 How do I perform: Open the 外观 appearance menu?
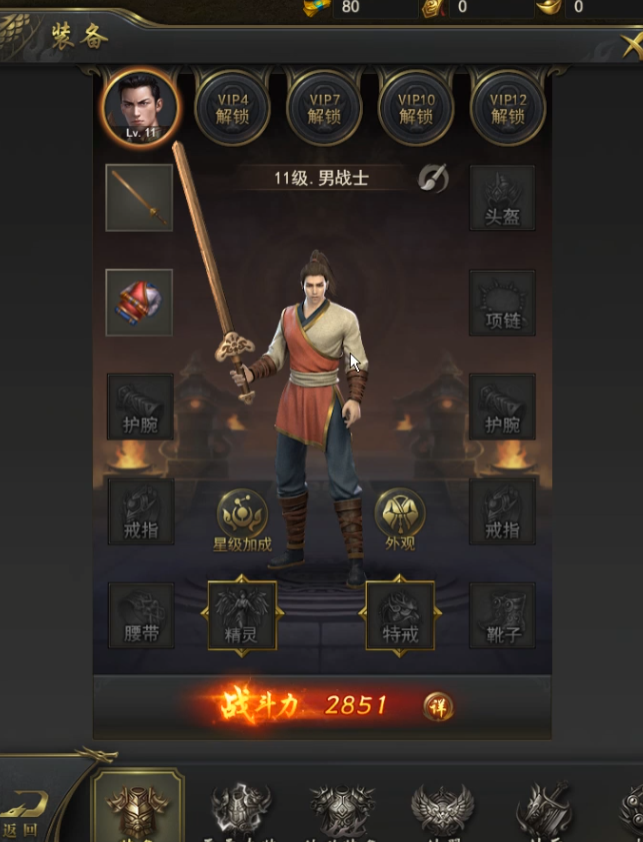[399, 520]
